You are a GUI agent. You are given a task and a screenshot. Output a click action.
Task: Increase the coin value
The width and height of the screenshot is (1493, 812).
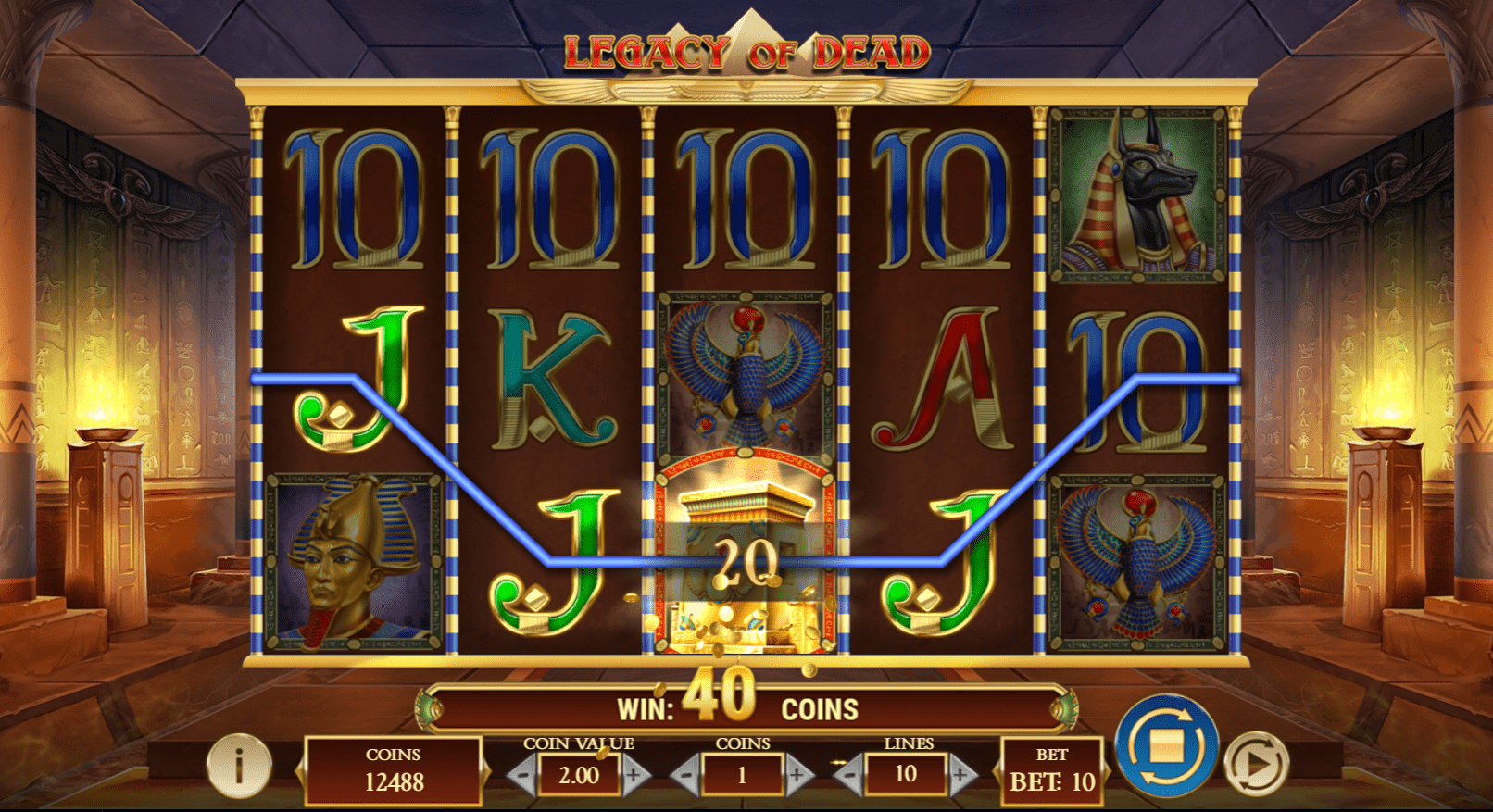coord(635,775)
